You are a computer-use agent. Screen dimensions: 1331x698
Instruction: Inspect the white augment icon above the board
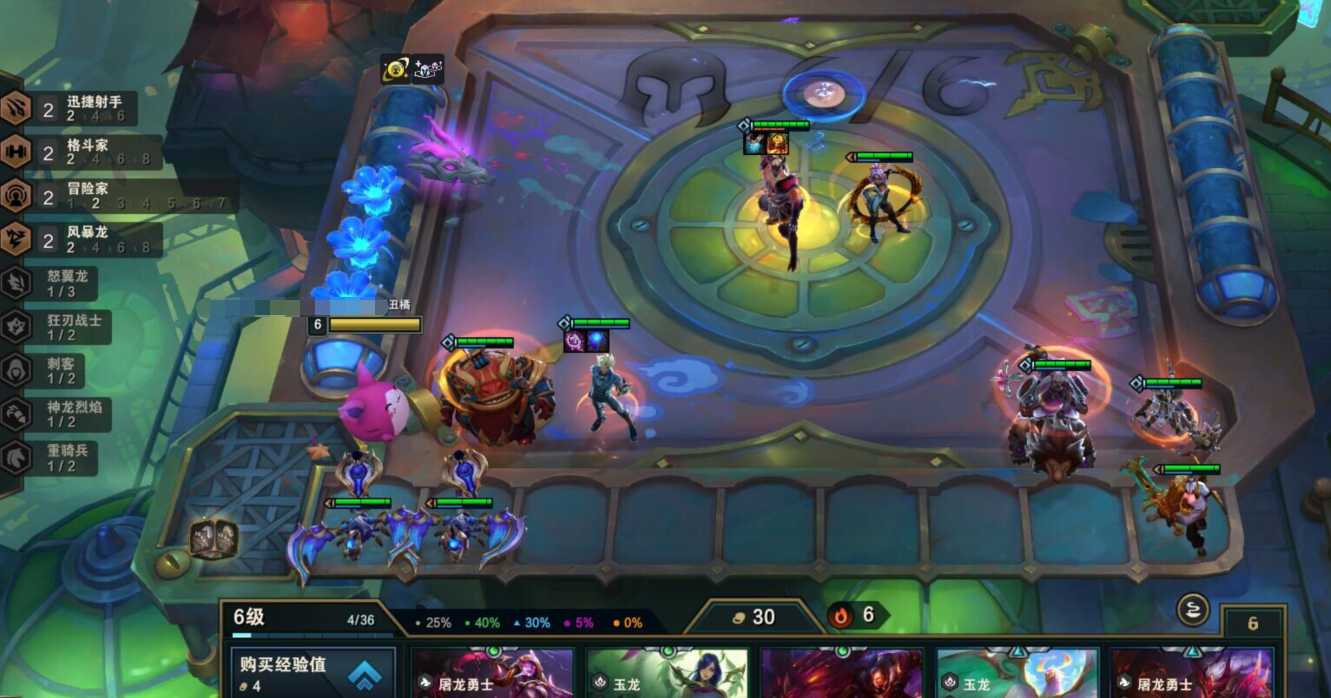428,69
